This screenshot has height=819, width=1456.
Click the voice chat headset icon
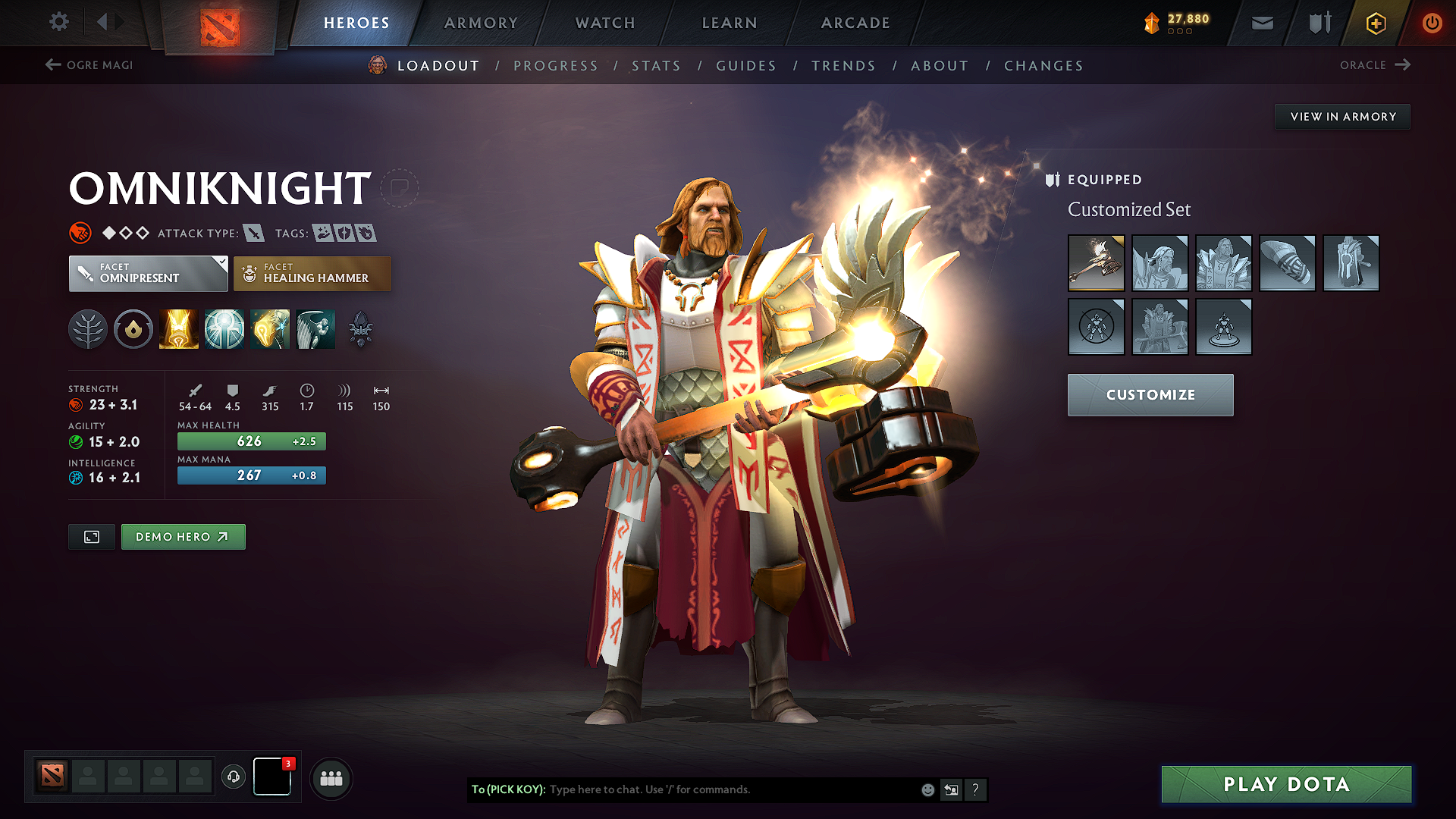[233, 777]
